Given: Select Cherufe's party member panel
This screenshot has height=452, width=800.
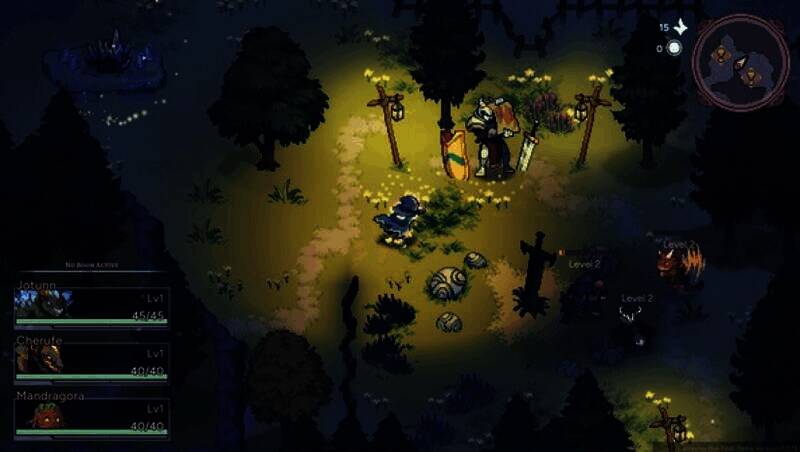Looking at the screenshot, I should click(x=91, y=361).
